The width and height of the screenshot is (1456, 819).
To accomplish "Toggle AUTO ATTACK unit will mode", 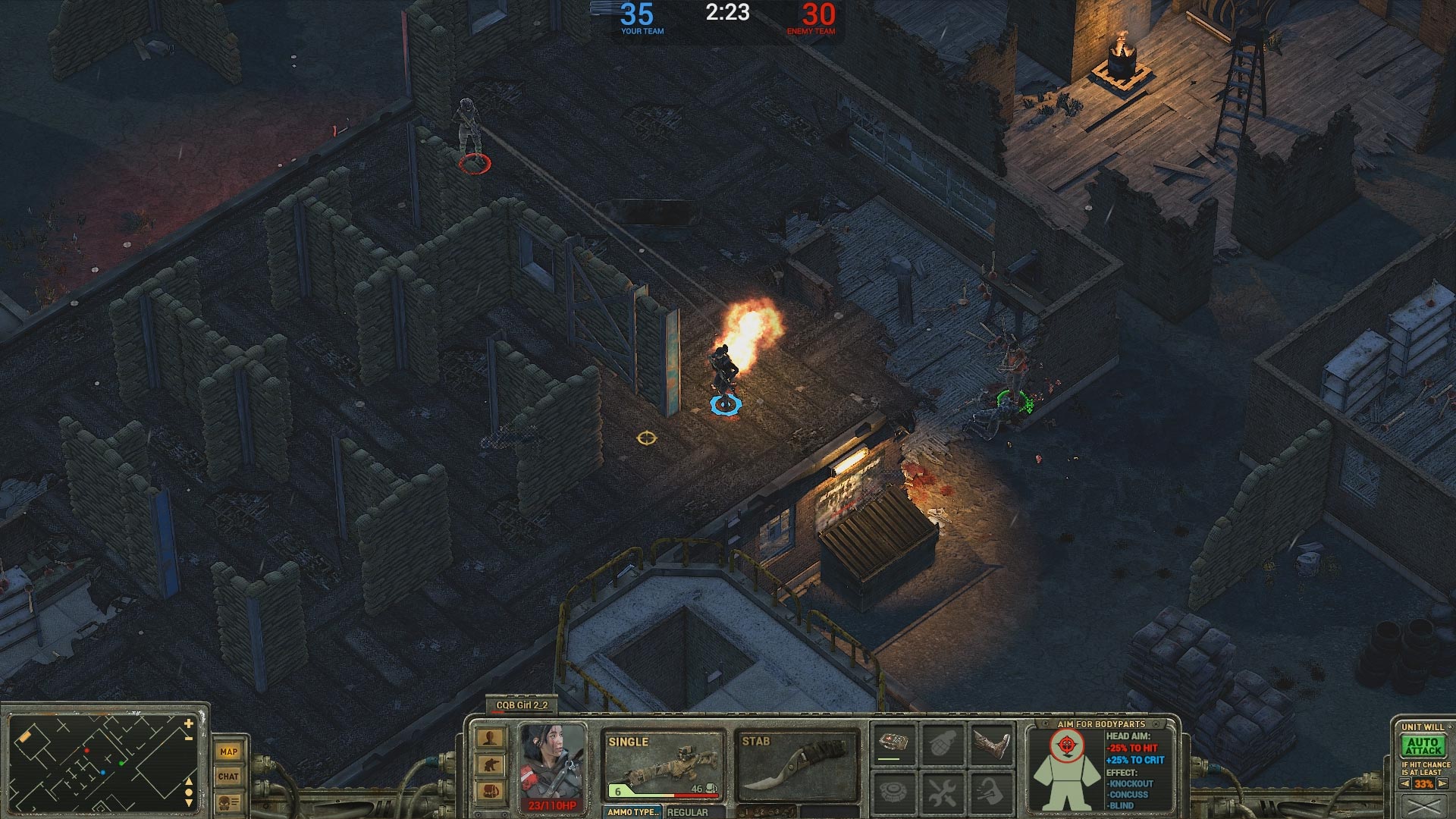I will [1423, 747].
